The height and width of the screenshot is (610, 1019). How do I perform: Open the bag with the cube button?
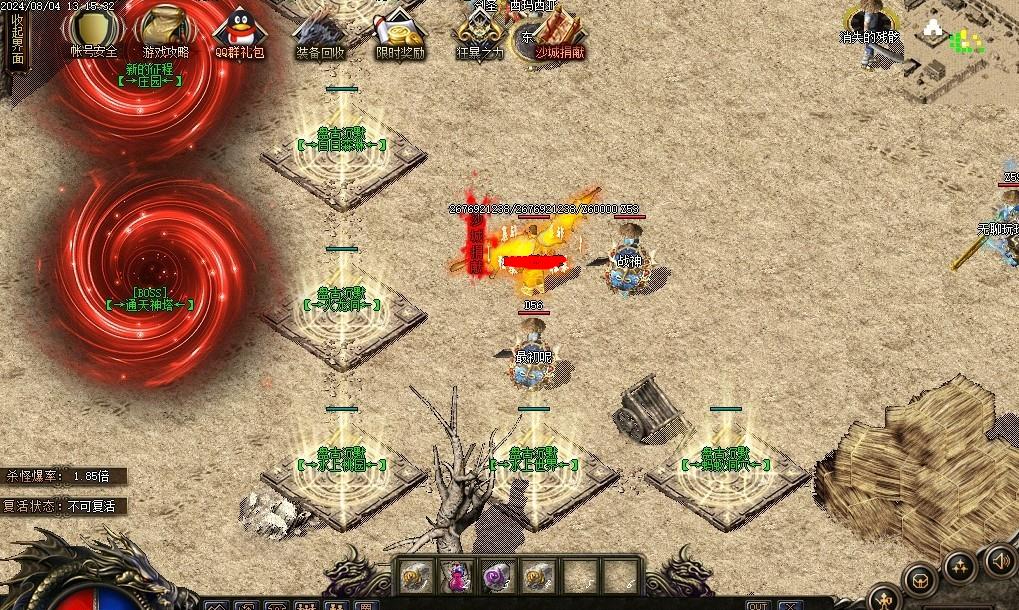(x=918, y=580)
